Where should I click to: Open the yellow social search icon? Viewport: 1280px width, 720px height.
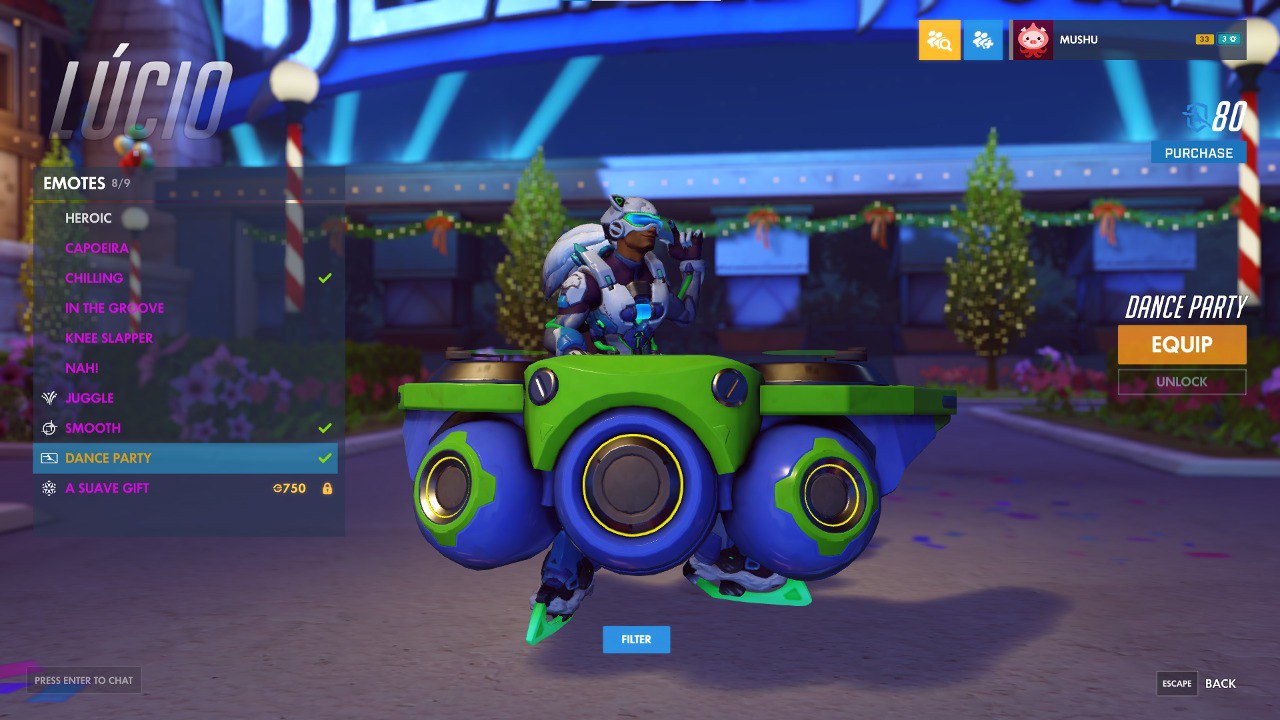[x=940, y=40]
